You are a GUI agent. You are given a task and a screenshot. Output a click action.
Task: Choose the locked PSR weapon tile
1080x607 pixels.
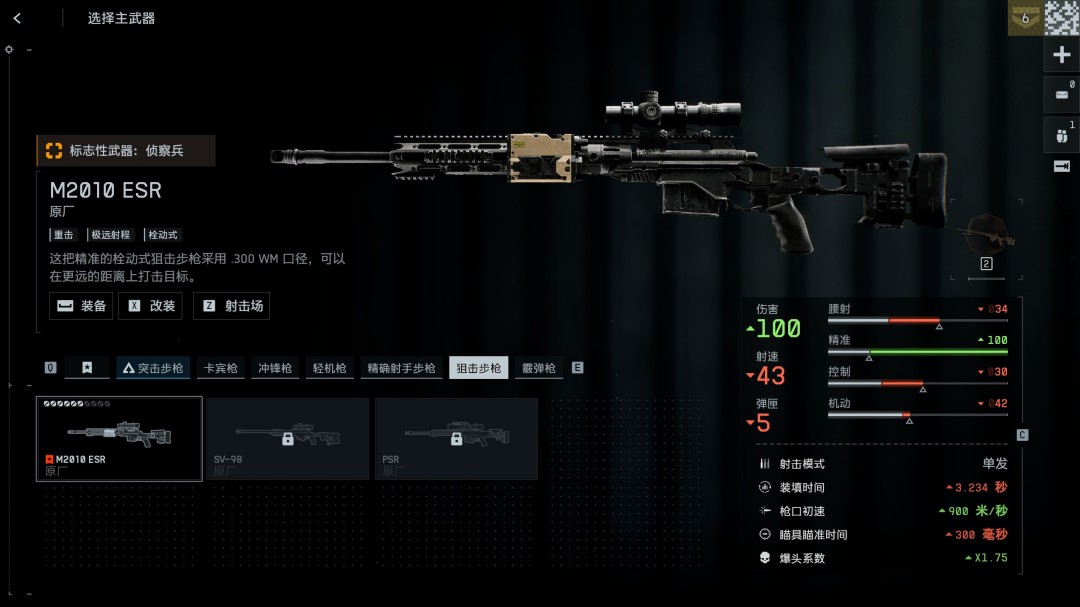(x=456, y=438)
